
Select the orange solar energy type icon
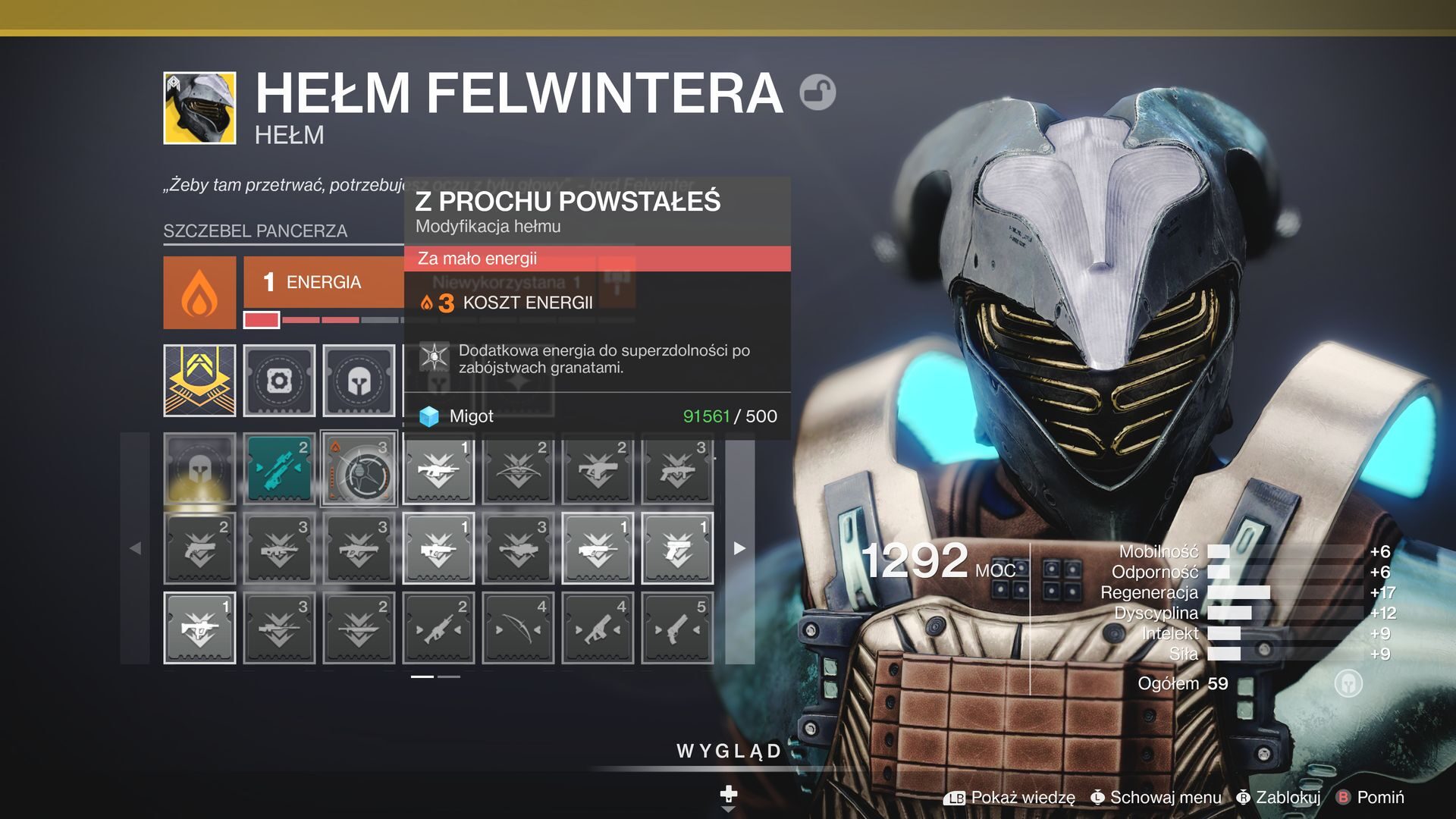199,293
